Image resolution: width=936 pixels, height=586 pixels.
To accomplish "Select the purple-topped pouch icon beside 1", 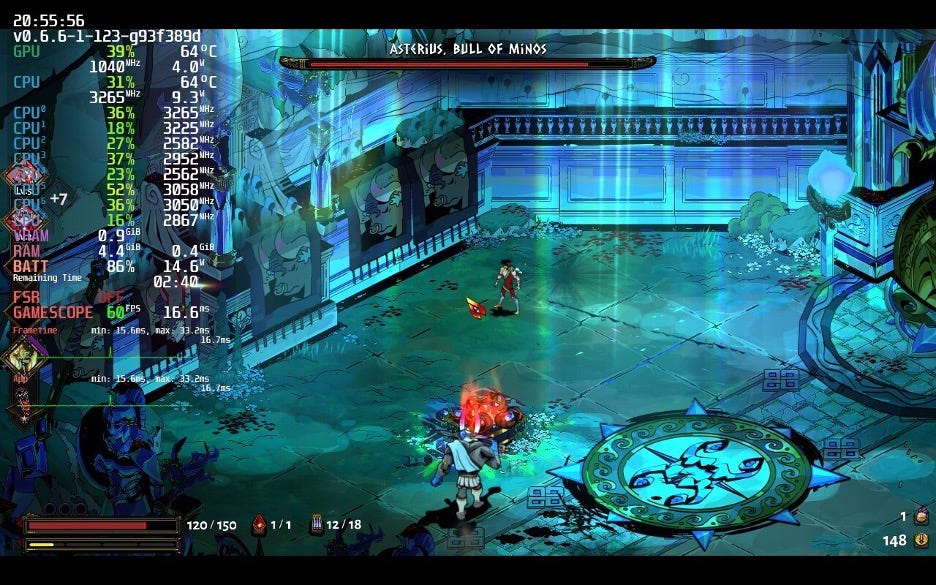I will (920, 517).
